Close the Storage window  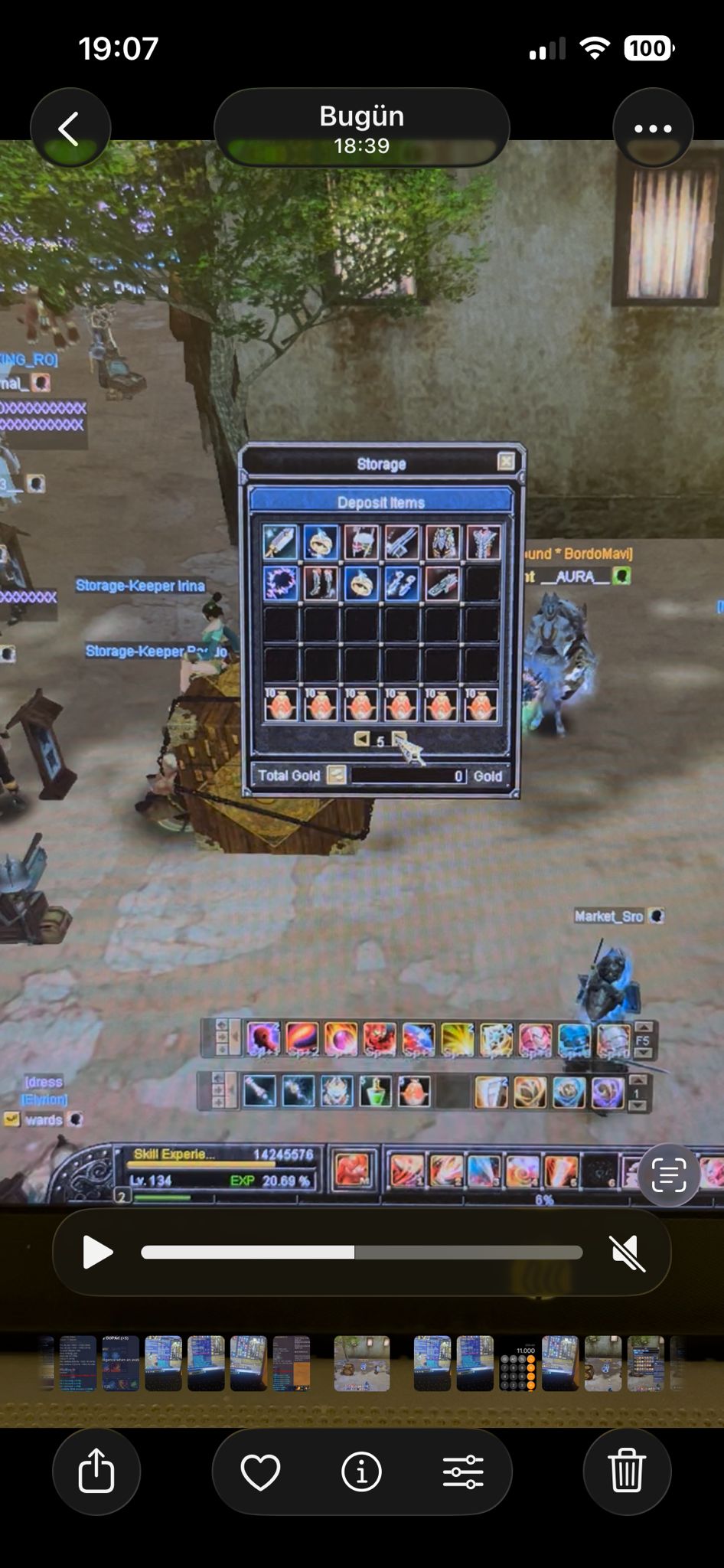(505, 461)
